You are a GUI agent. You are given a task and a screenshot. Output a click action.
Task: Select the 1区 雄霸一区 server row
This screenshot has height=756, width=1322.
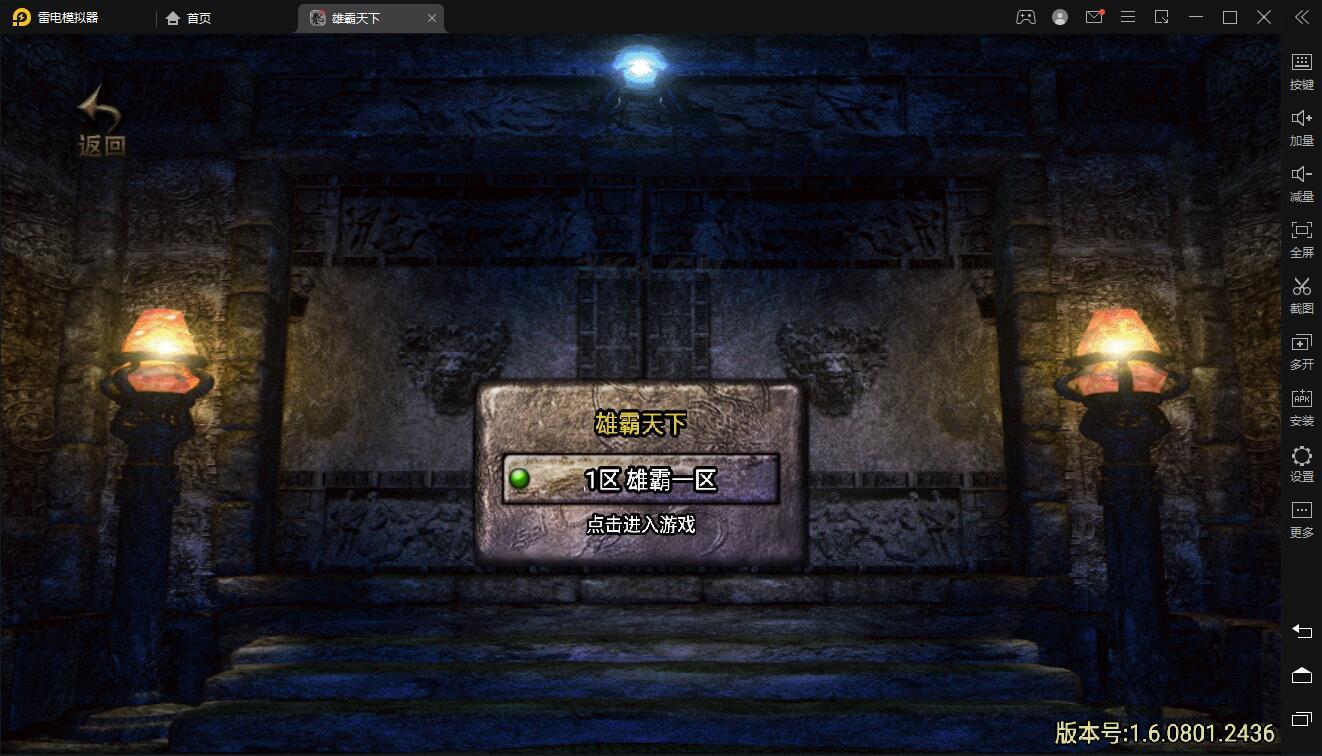tap(640, 480)
